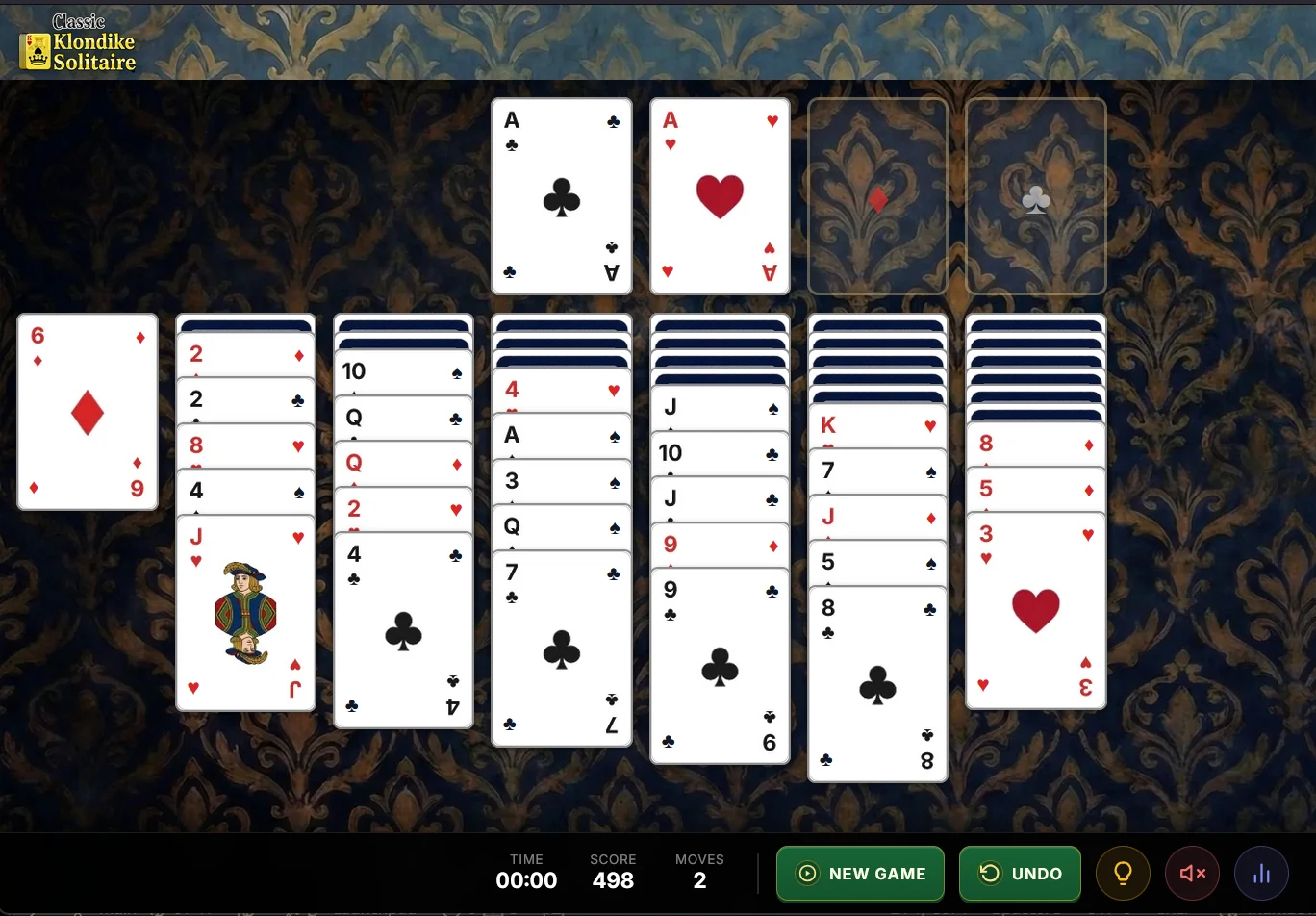Screen dimensions: 1316x916
Task: Click the empty clubs foundation slot
Action: (1035, 195)
